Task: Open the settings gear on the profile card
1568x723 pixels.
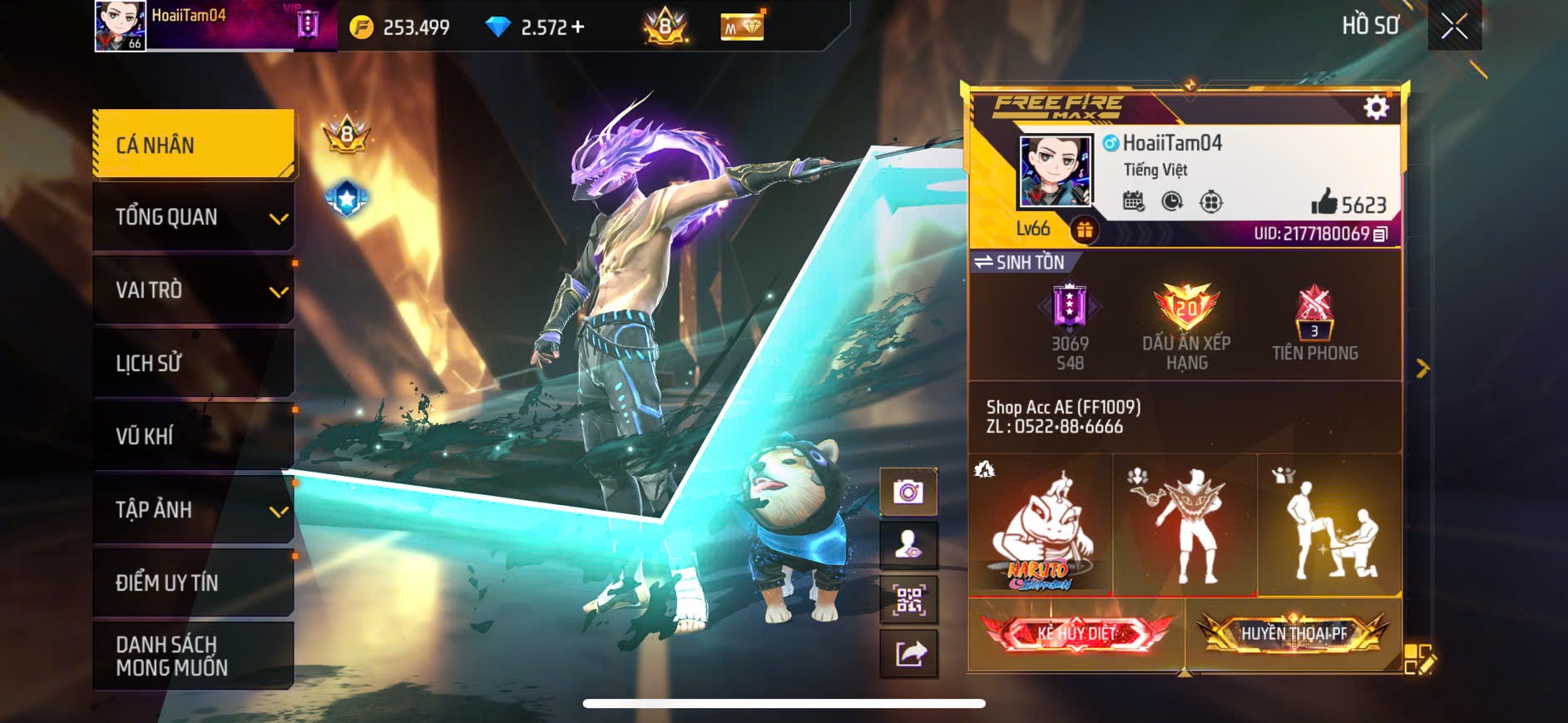Action: click(x=1378, y=106)
